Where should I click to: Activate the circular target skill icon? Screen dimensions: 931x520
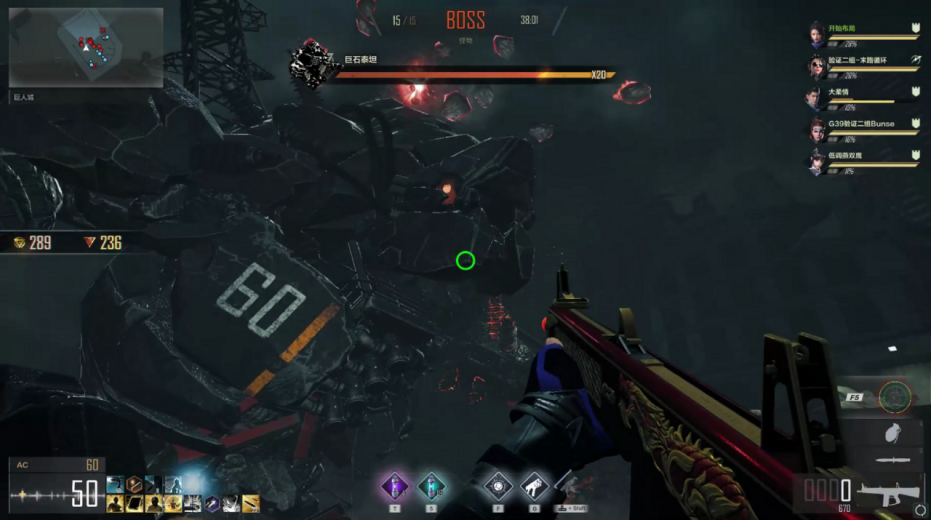pos(495,486)
